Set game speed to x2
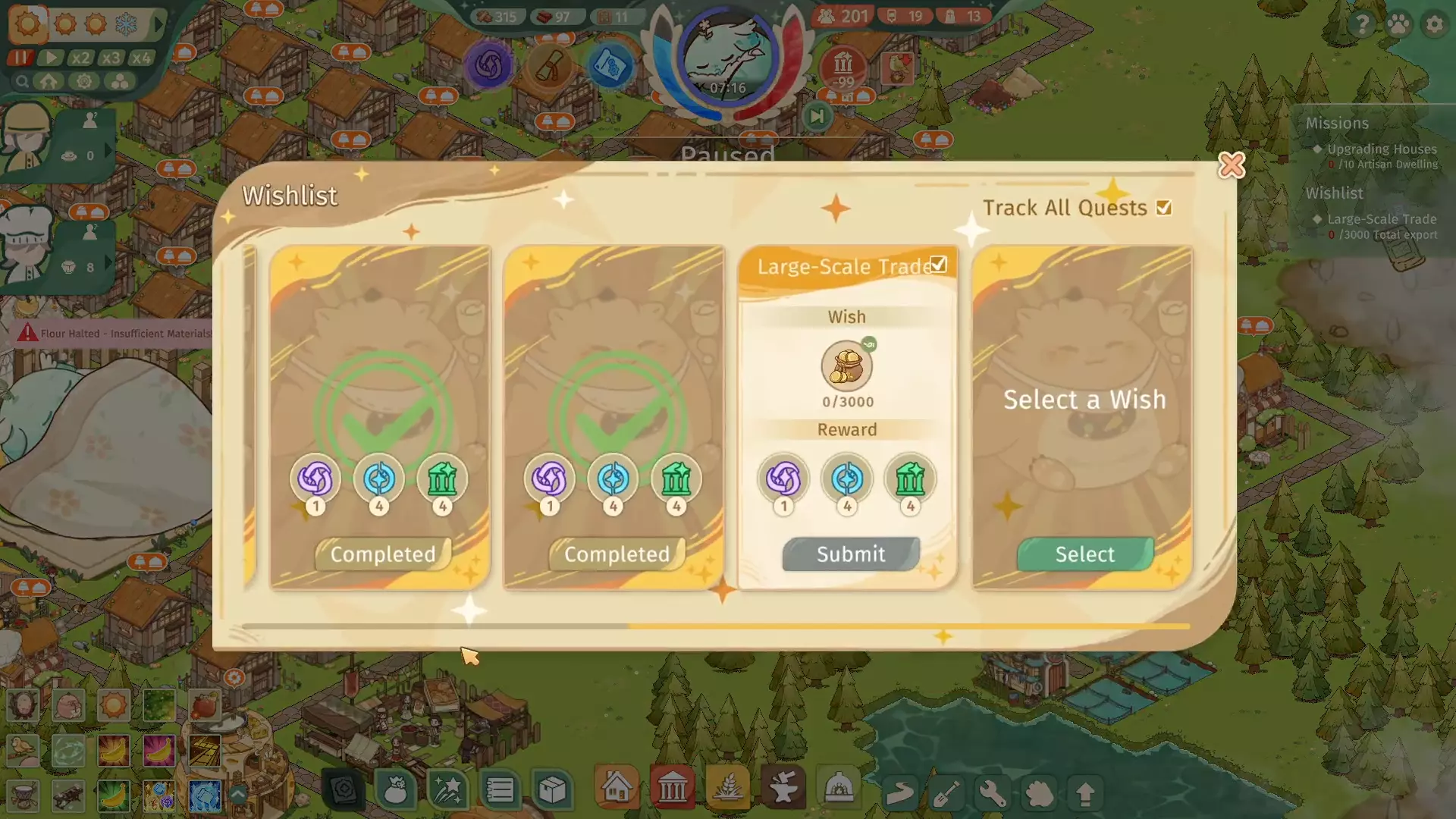Screen dimensions: 1456x819 pyautogui.click(x=80, y=58)
